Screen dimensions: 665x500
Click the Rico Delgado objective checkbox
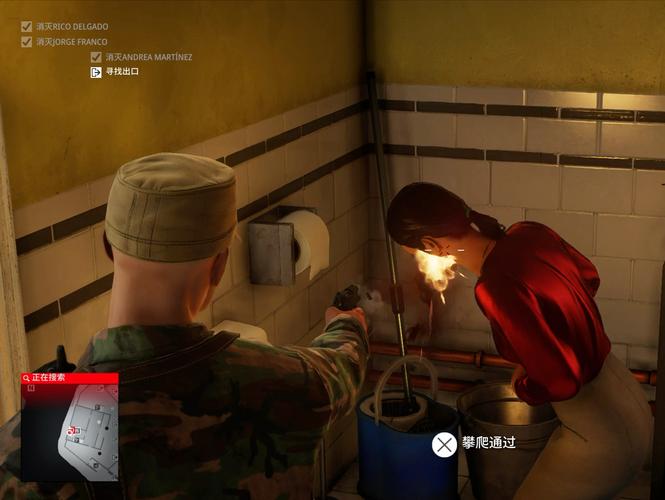click(26, 26)
